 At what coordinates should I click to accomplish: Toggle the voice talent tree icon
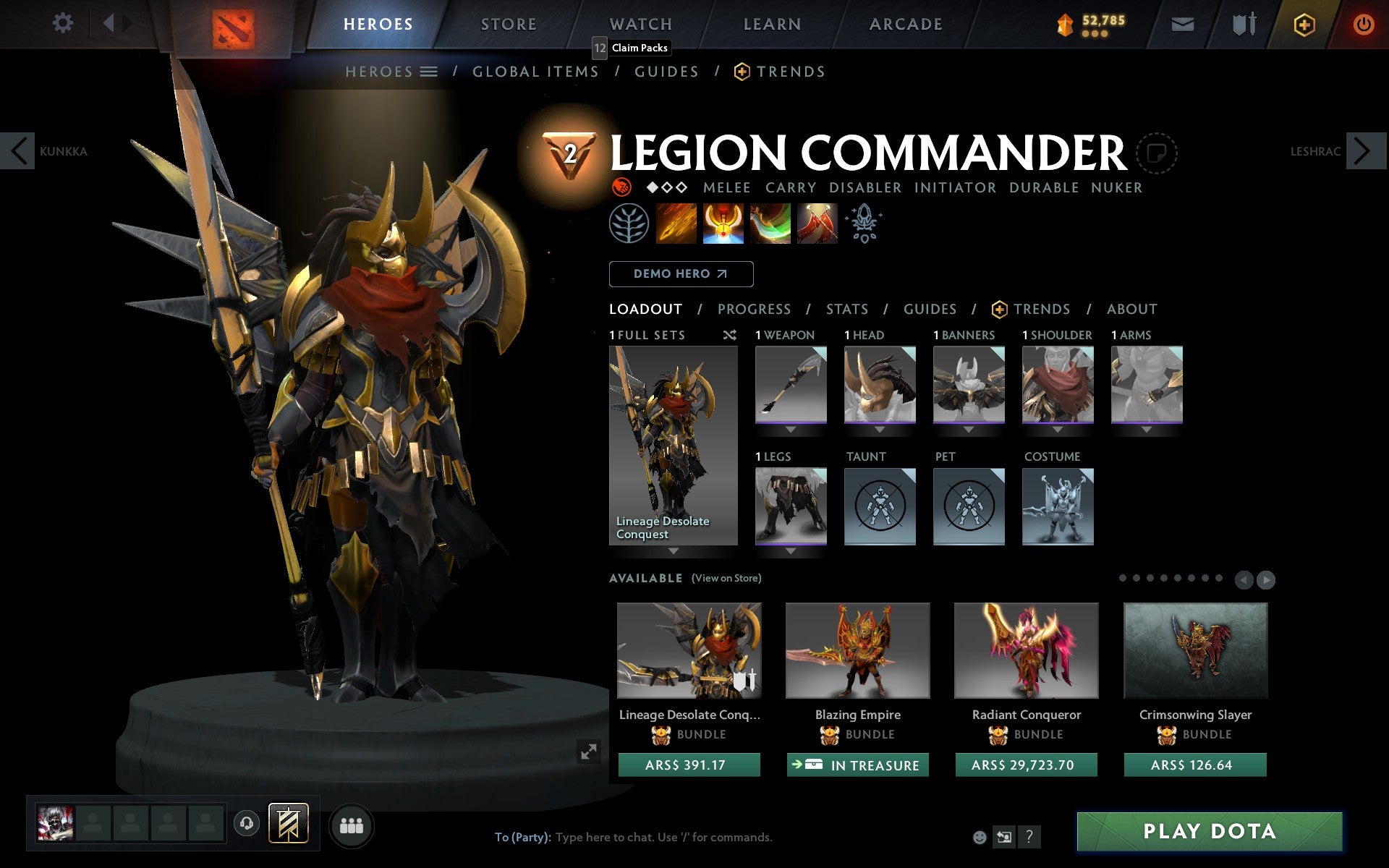coord(630,224)
